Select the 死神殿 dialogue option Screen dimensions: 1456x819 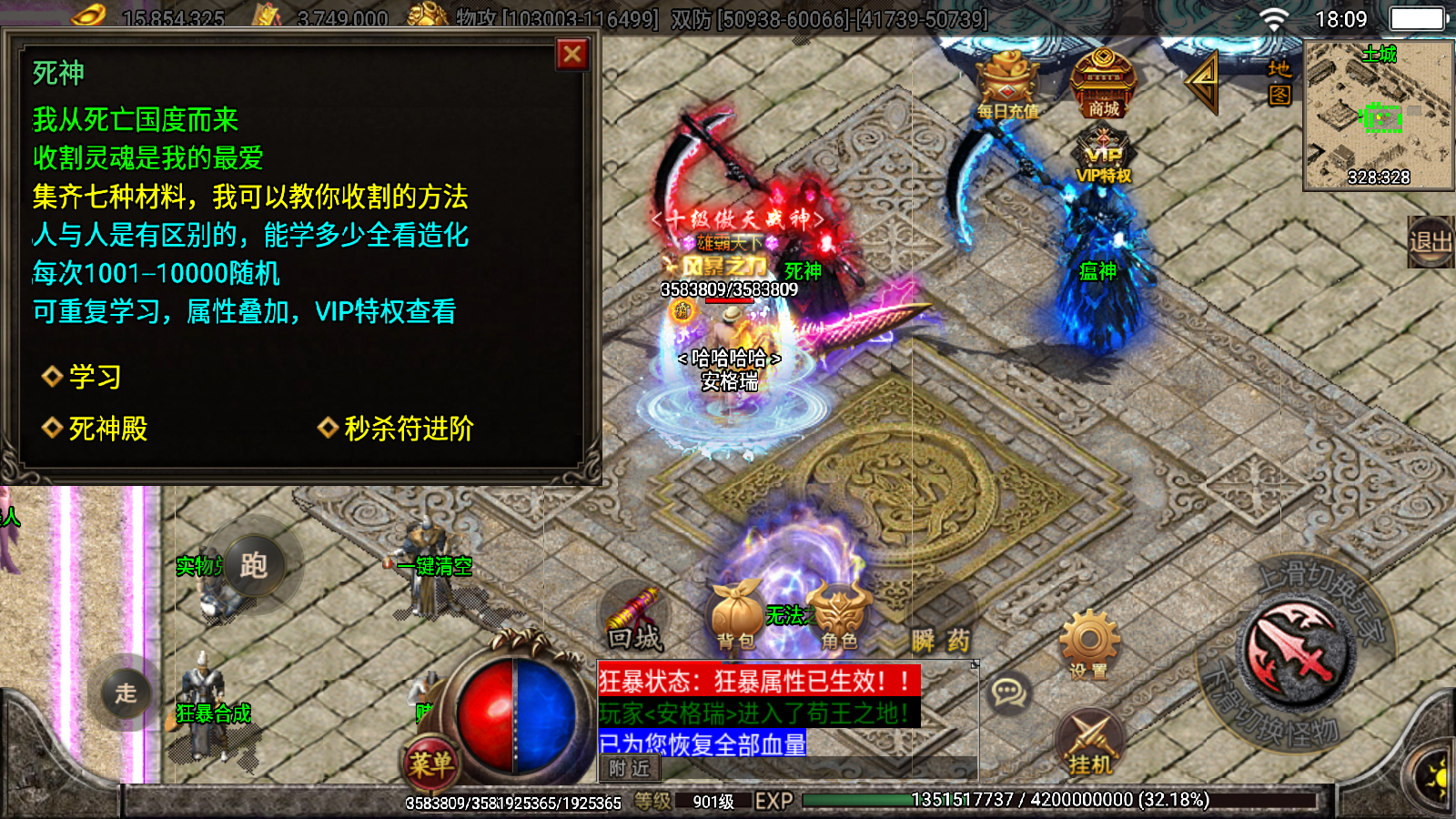pos(107,428)
